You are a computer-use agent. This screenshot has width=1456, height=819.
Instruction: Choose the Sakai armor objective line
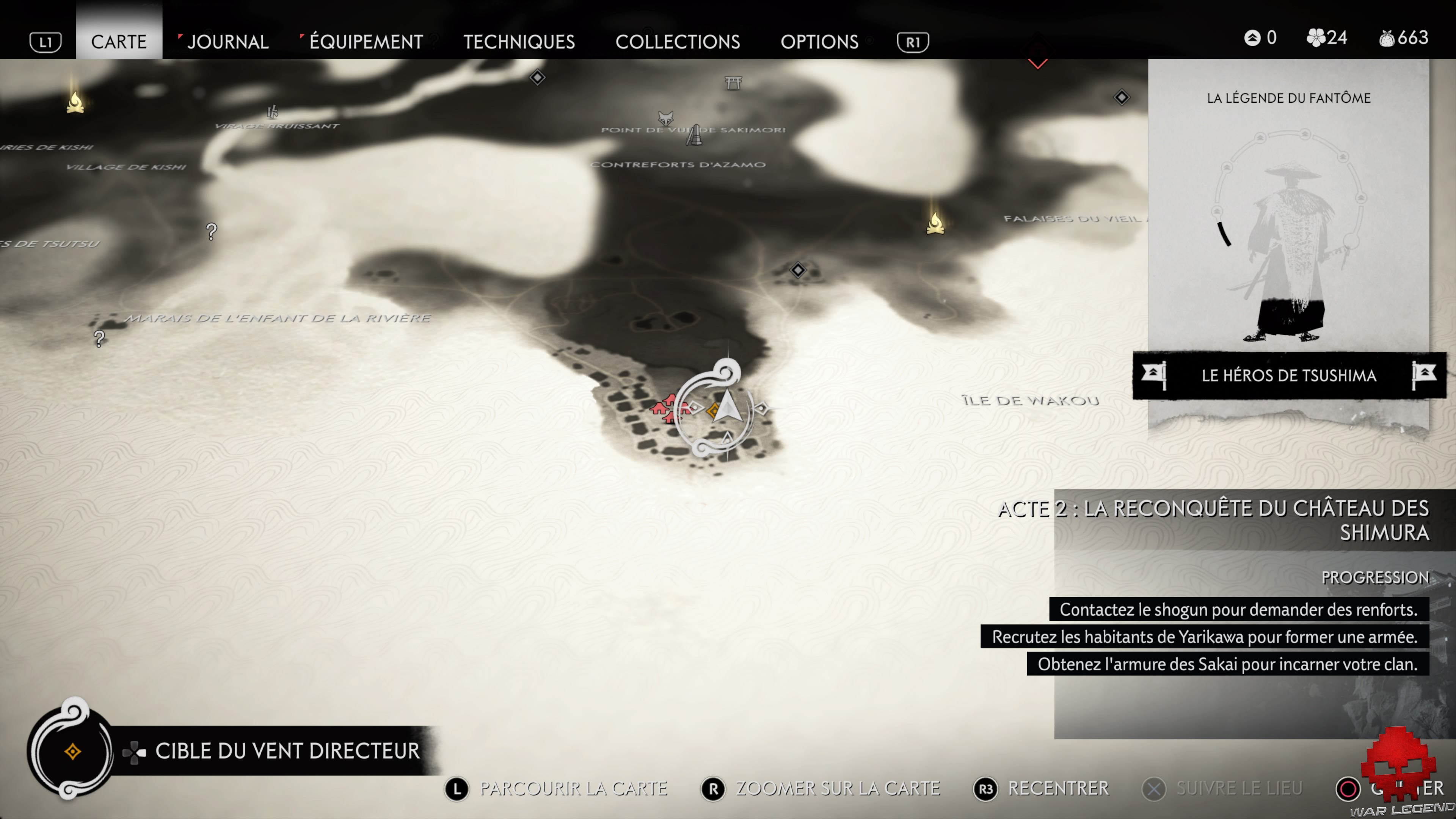(1227, 664)
